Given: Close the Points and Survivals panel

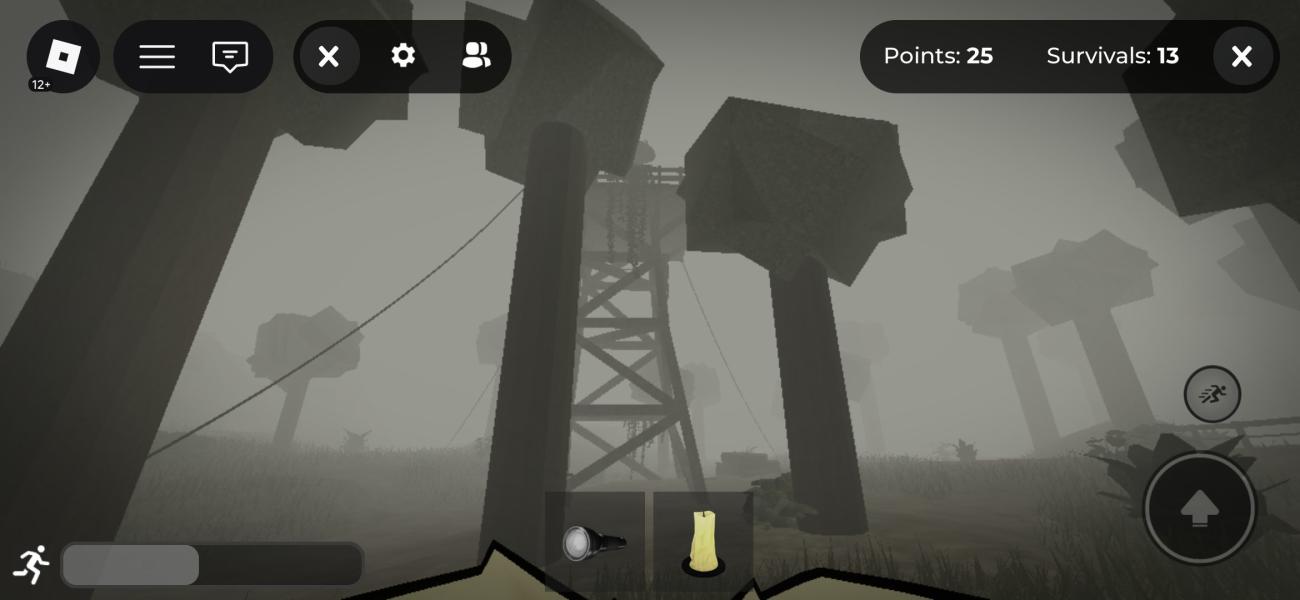Looking at the screenshot, I should coord(1242,57).
